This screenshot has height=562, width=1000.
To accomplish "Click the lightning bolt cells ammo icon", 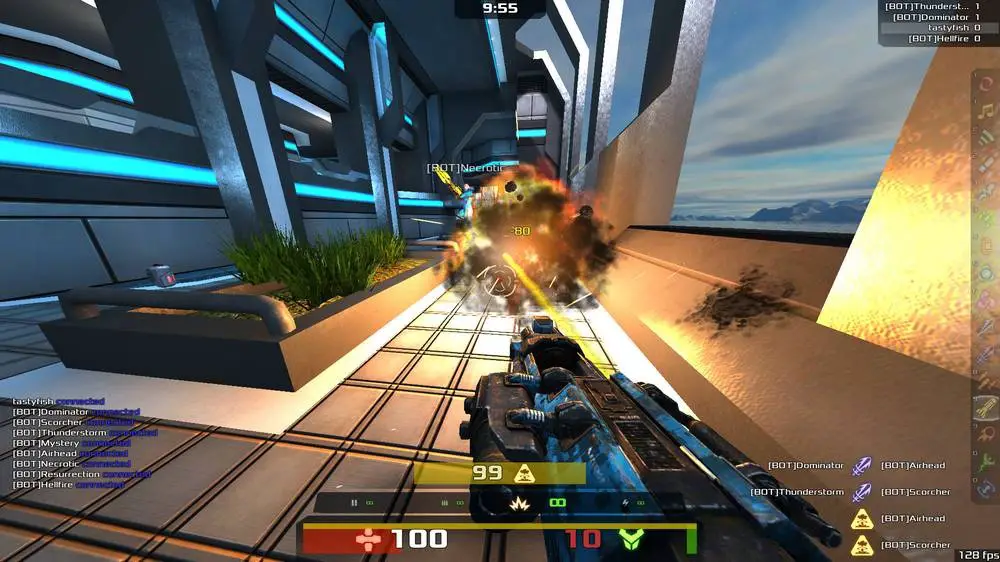I will pyautogui.click(x=626, y=503).
